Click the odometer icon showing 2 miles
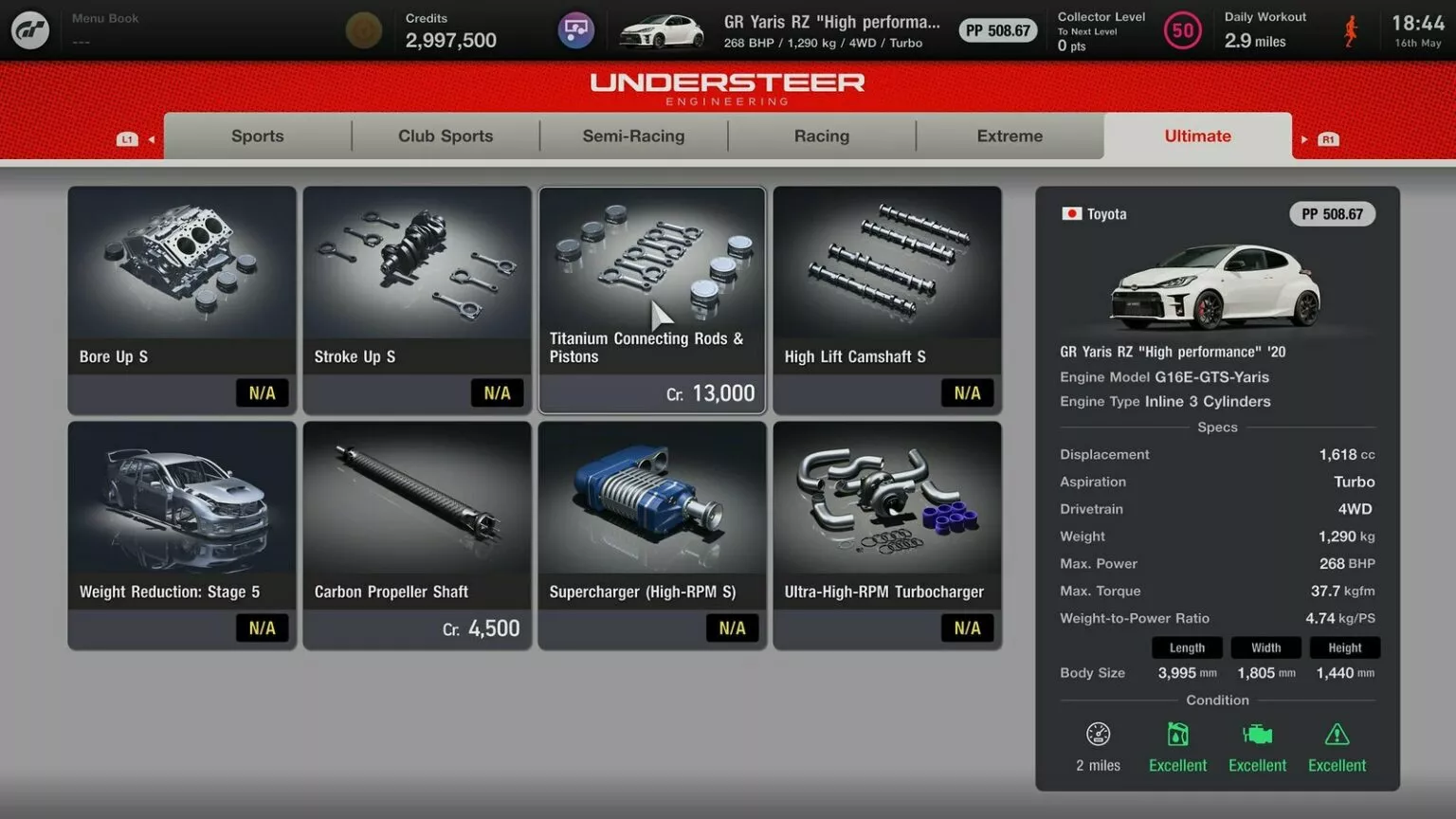Viewport: 1456px width, 819px height. [1098, 734]
